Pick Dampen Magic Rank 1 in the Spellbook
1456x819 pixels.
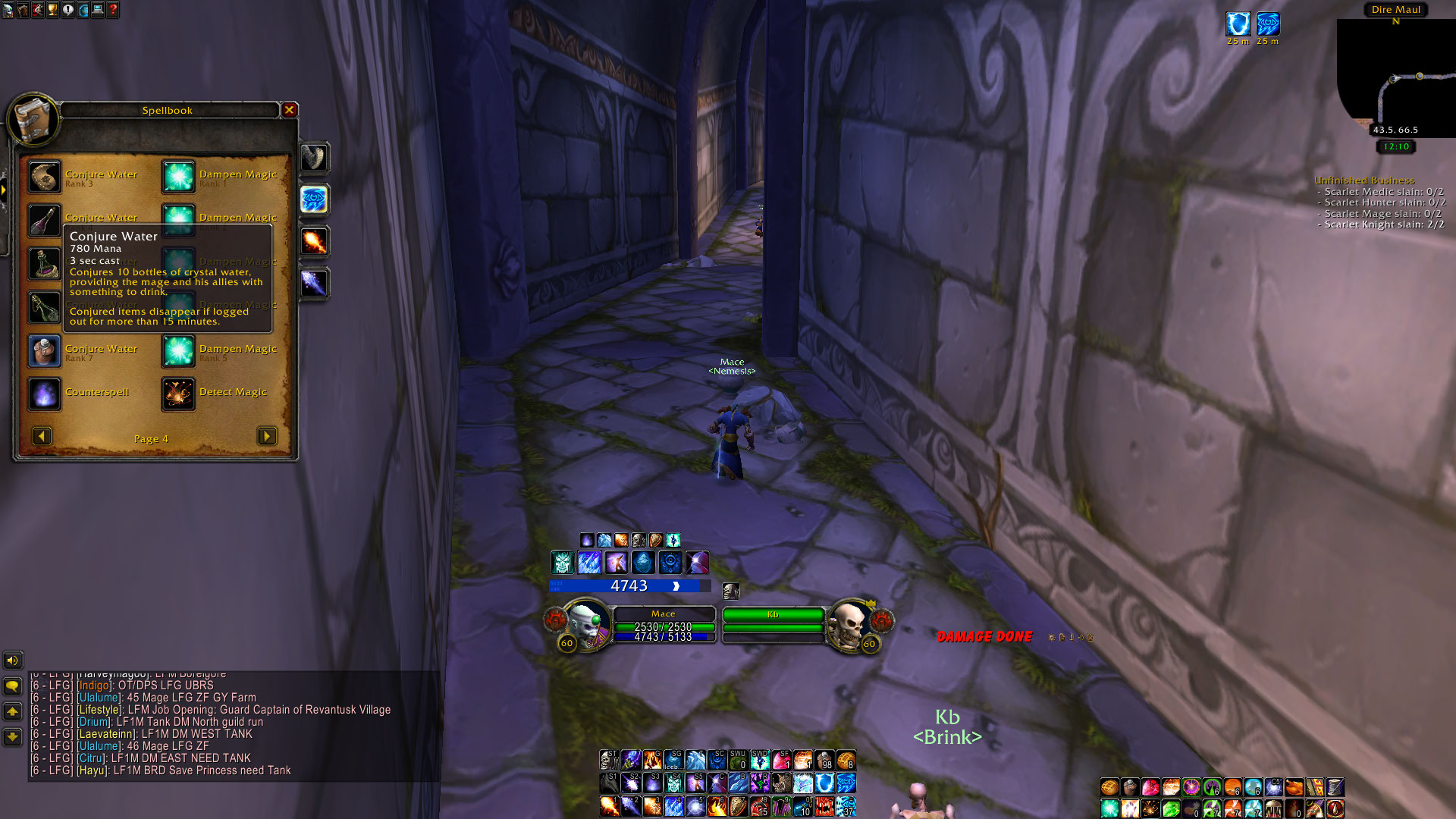coord(178,177)
